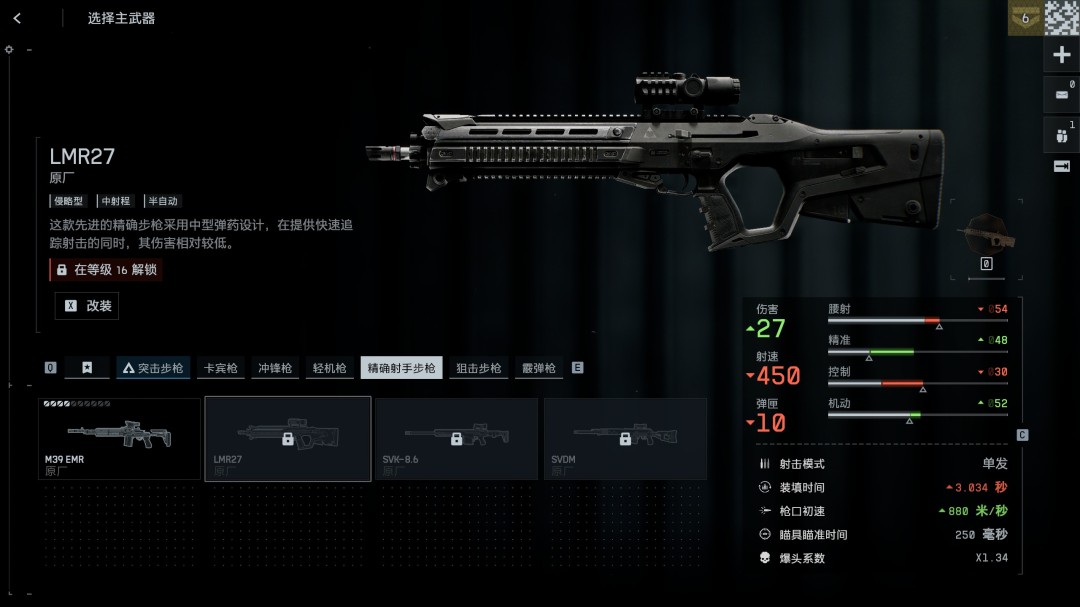The height and width of the screenshot is (607, 1080).
Task: Open the 霰弹枪 category tab
Action: point(538,368)
